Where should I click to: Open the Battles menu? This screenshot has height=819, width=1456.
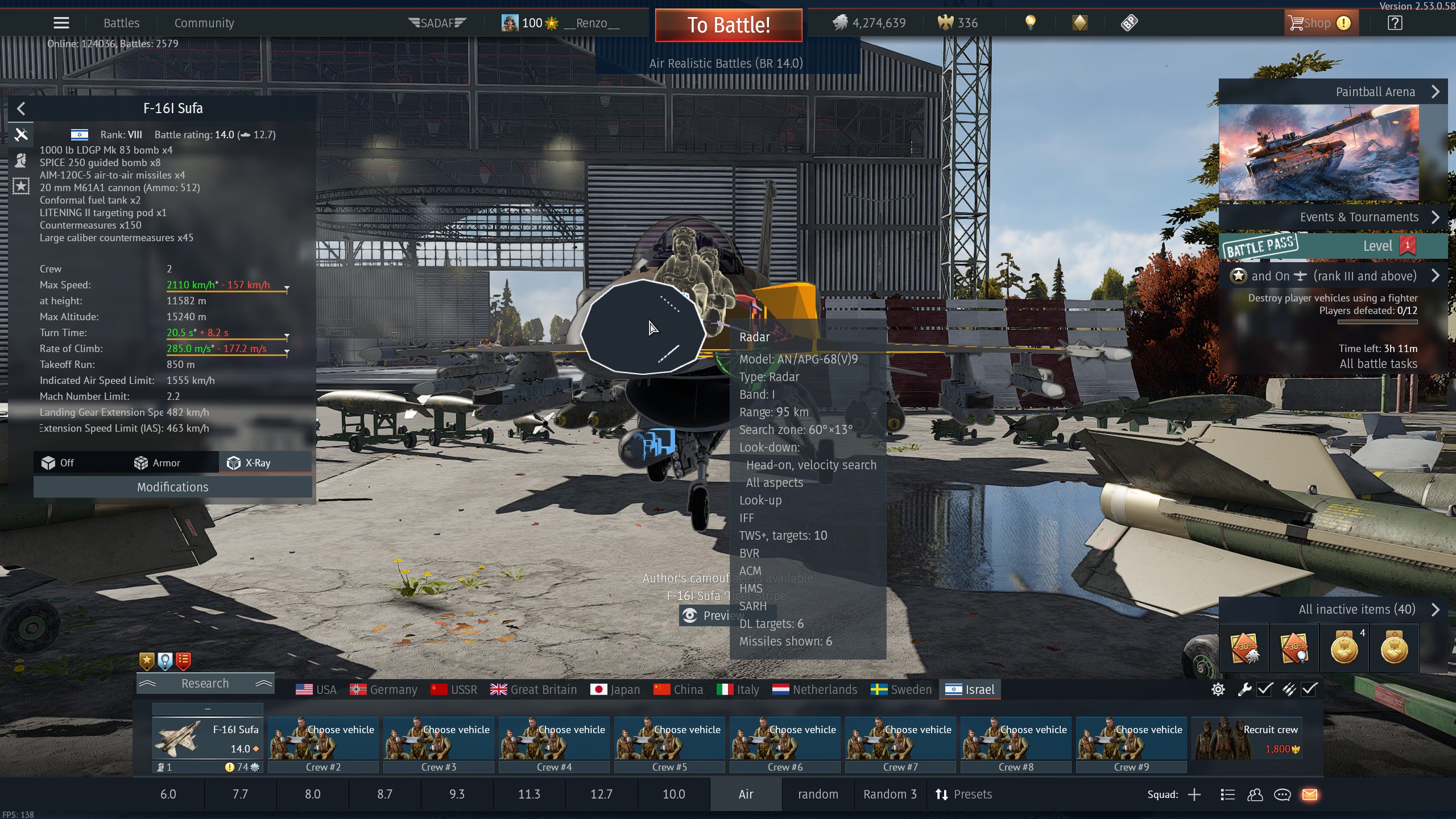(x=121, y=23)
